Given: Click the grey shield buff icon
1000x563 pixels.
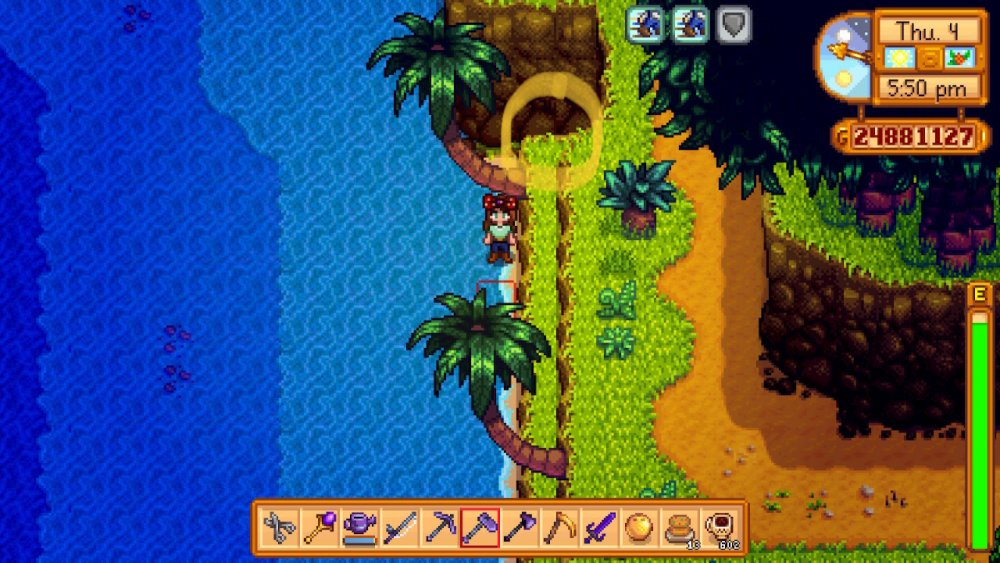Looking at the screenshot, I should [735, 25].
